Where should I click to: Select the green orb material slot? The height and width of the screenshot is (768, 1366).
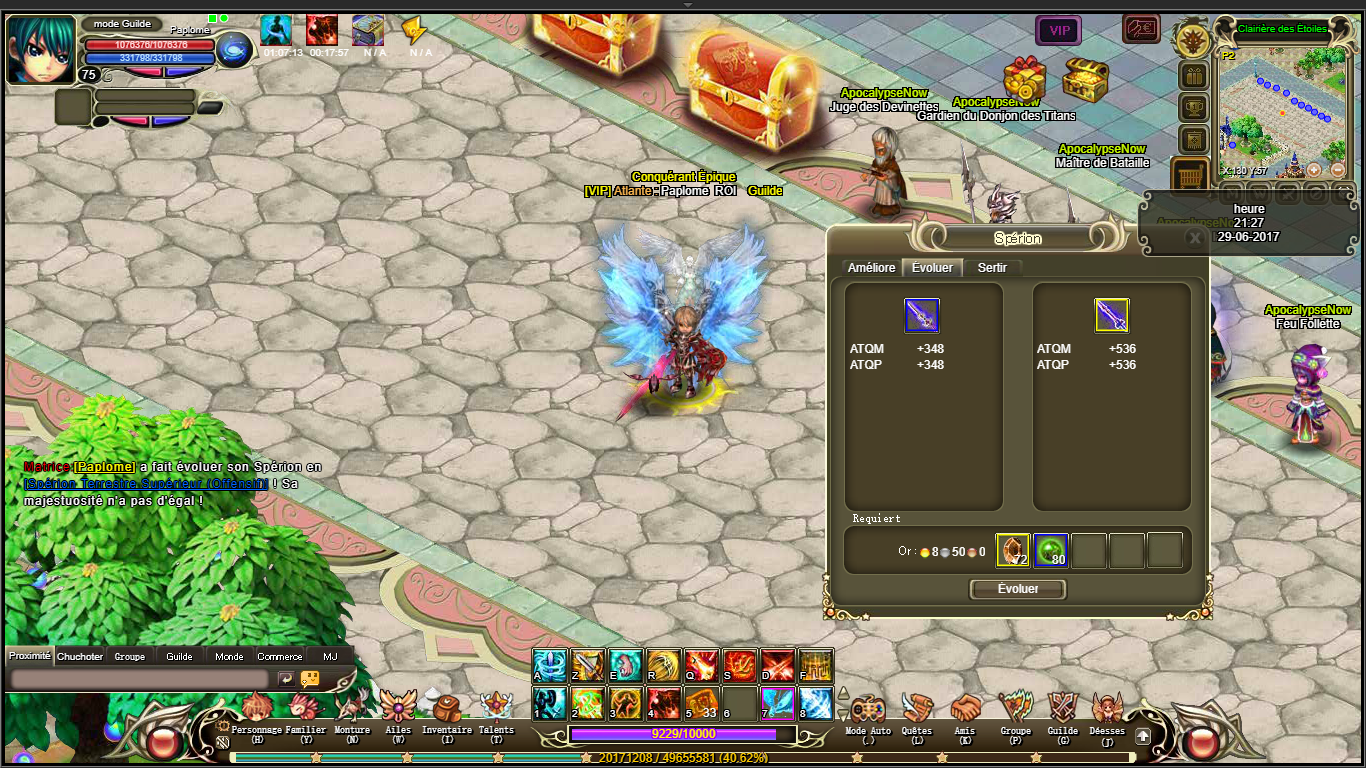(x=1050, y=551)
